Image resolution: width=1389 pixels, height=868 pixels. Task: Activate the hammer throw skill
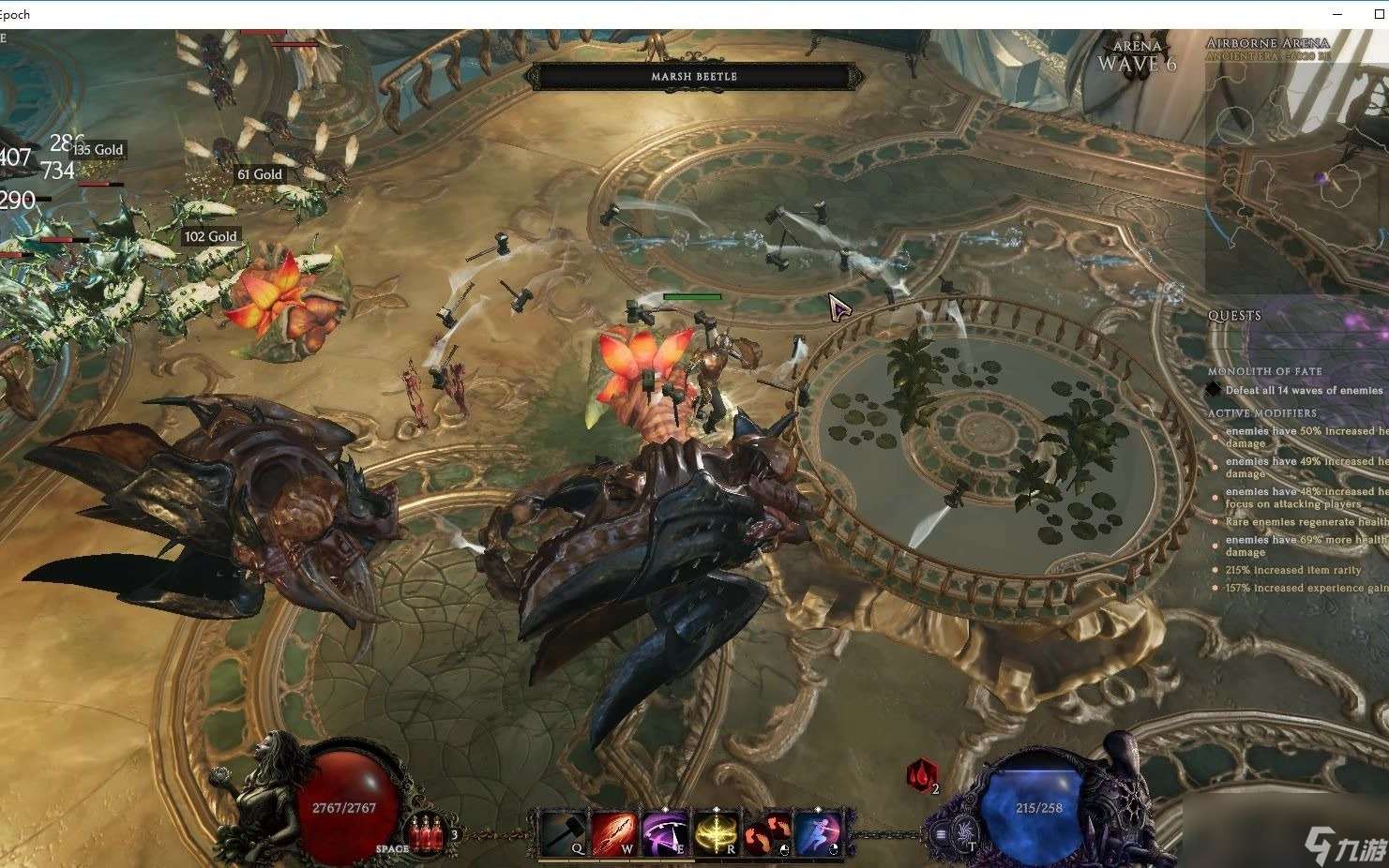(x=564, y=832)
